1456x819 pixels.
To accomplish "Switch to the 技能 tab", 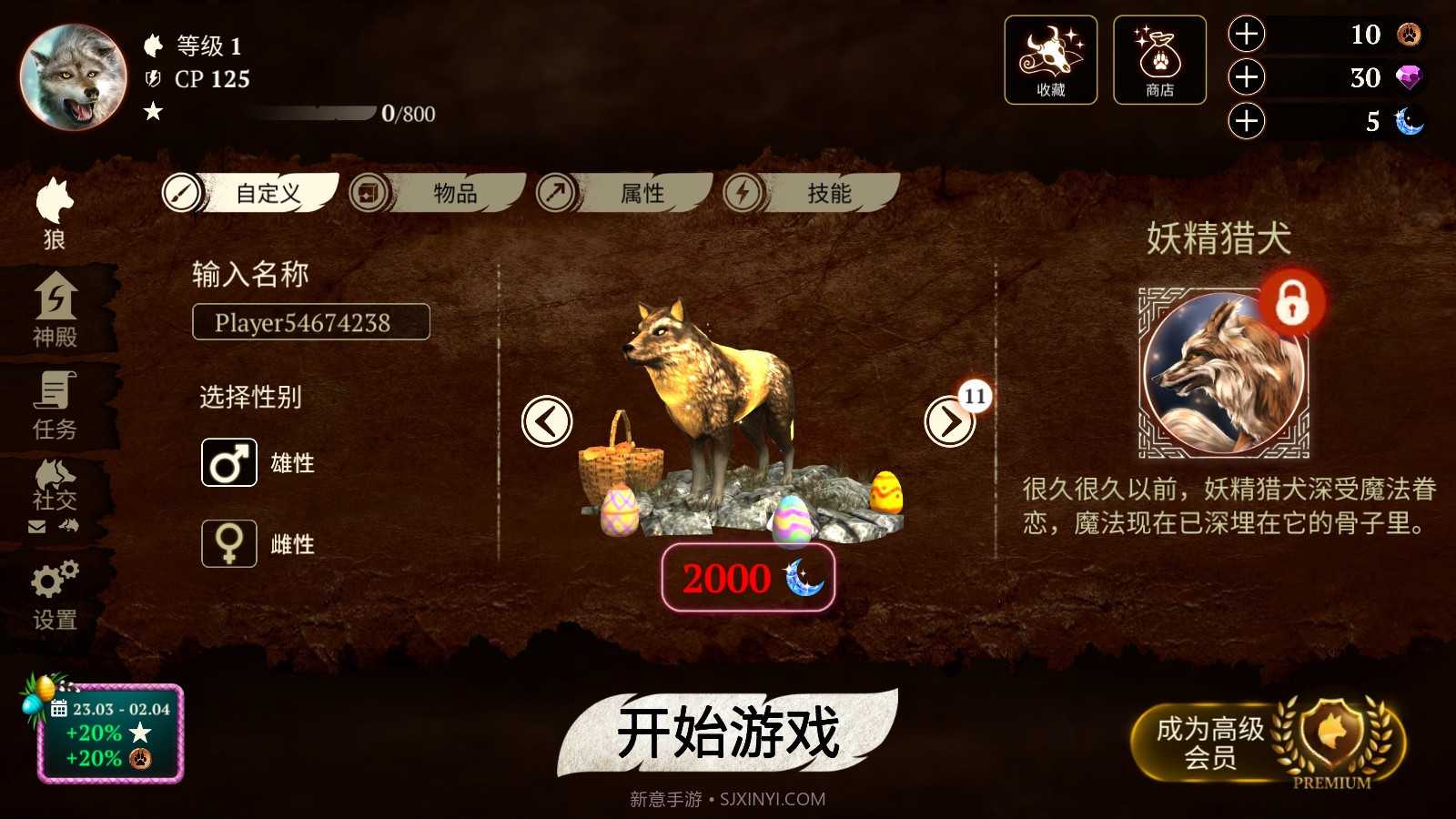I will (830, 193).
